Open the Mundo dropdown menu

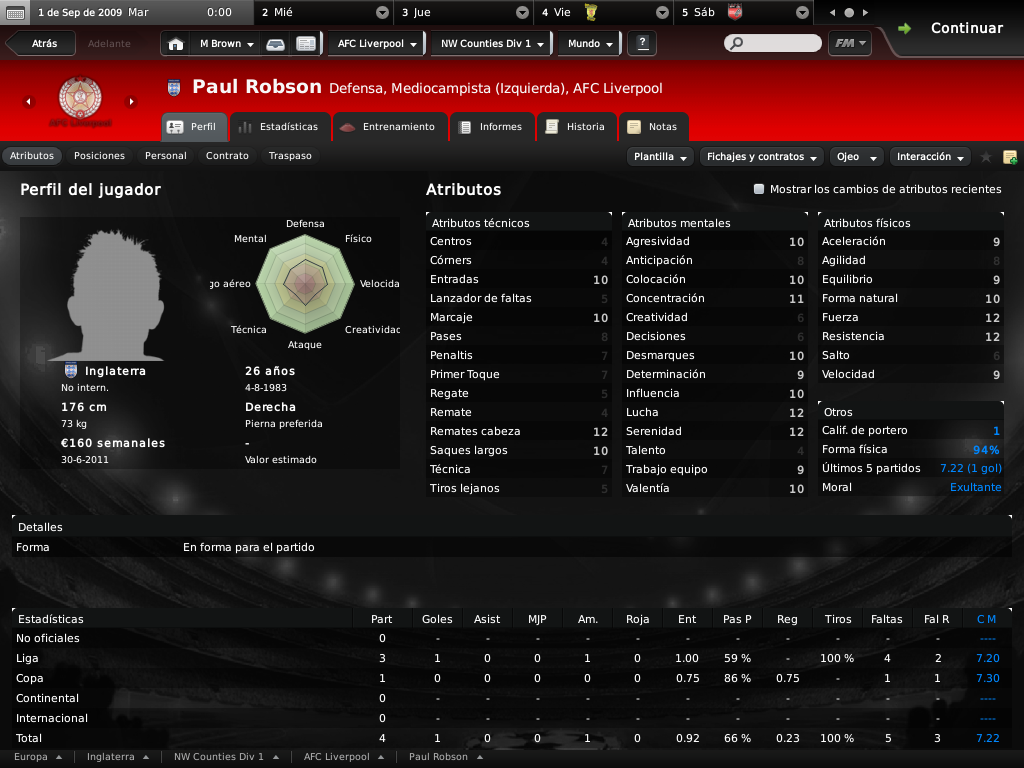pos(590,44)
